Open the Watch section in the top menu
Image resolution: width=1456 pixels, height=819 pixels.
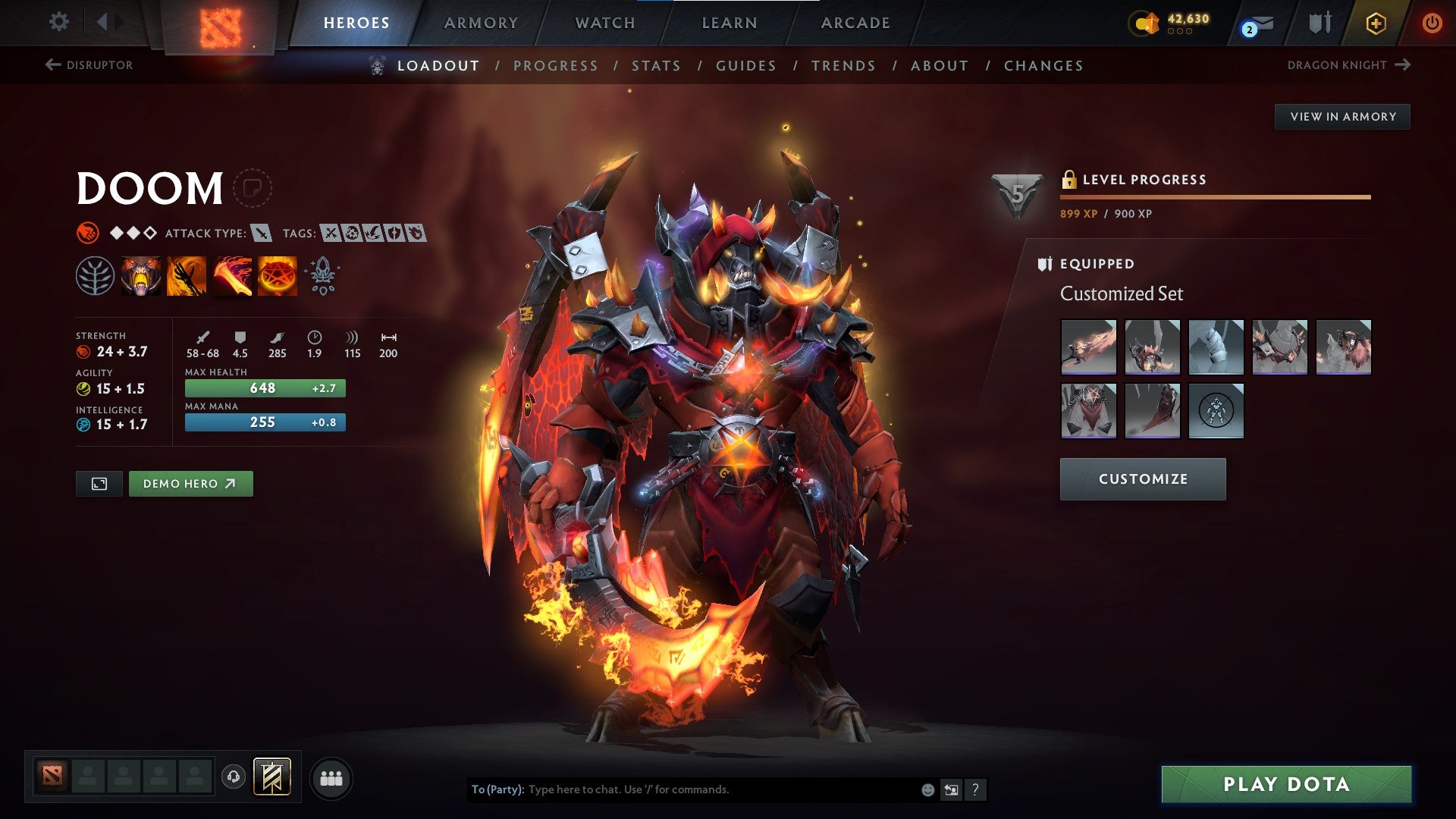[x=606, y=23]
